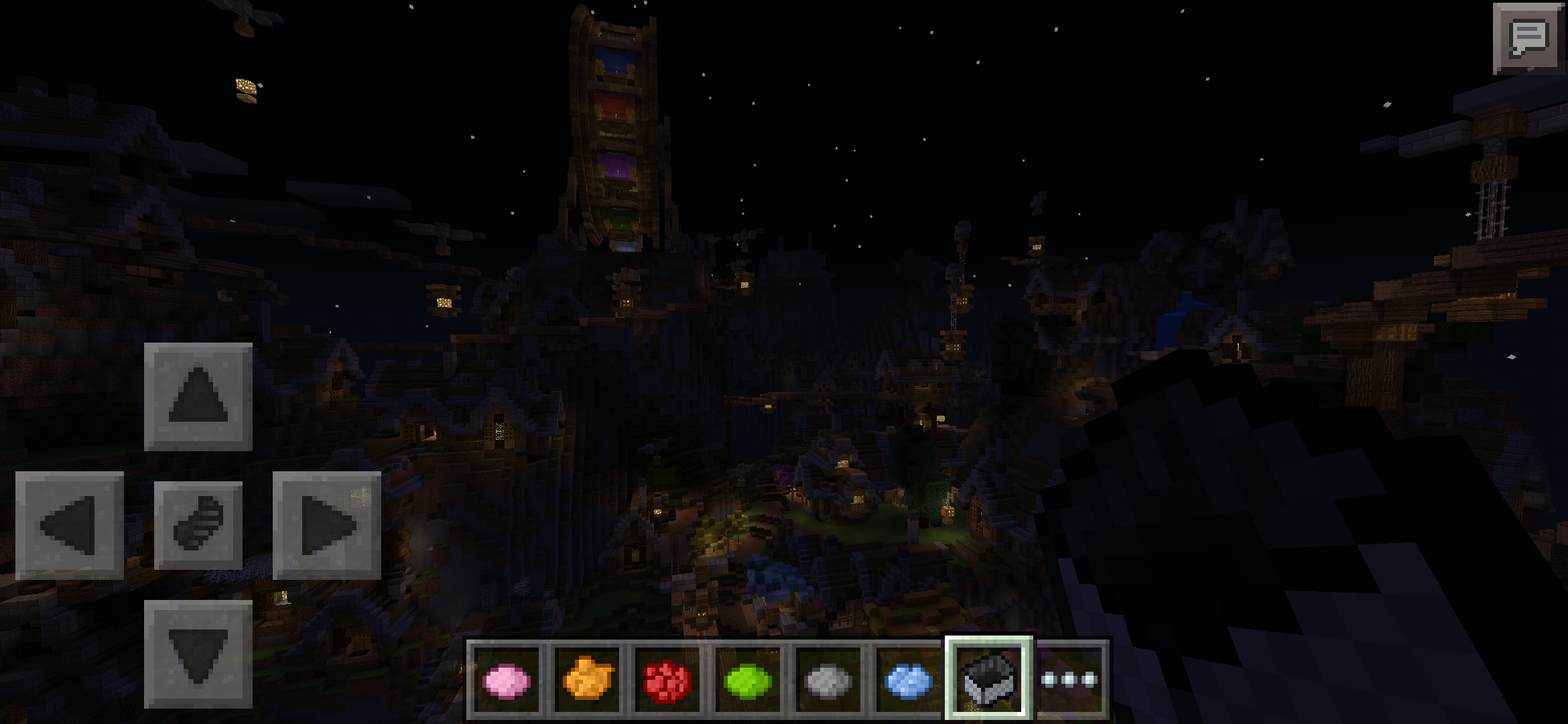Choose the light blue dye slot
Image resolution: width=1568 pixels, height=724 pixels.
pos(909,680)
